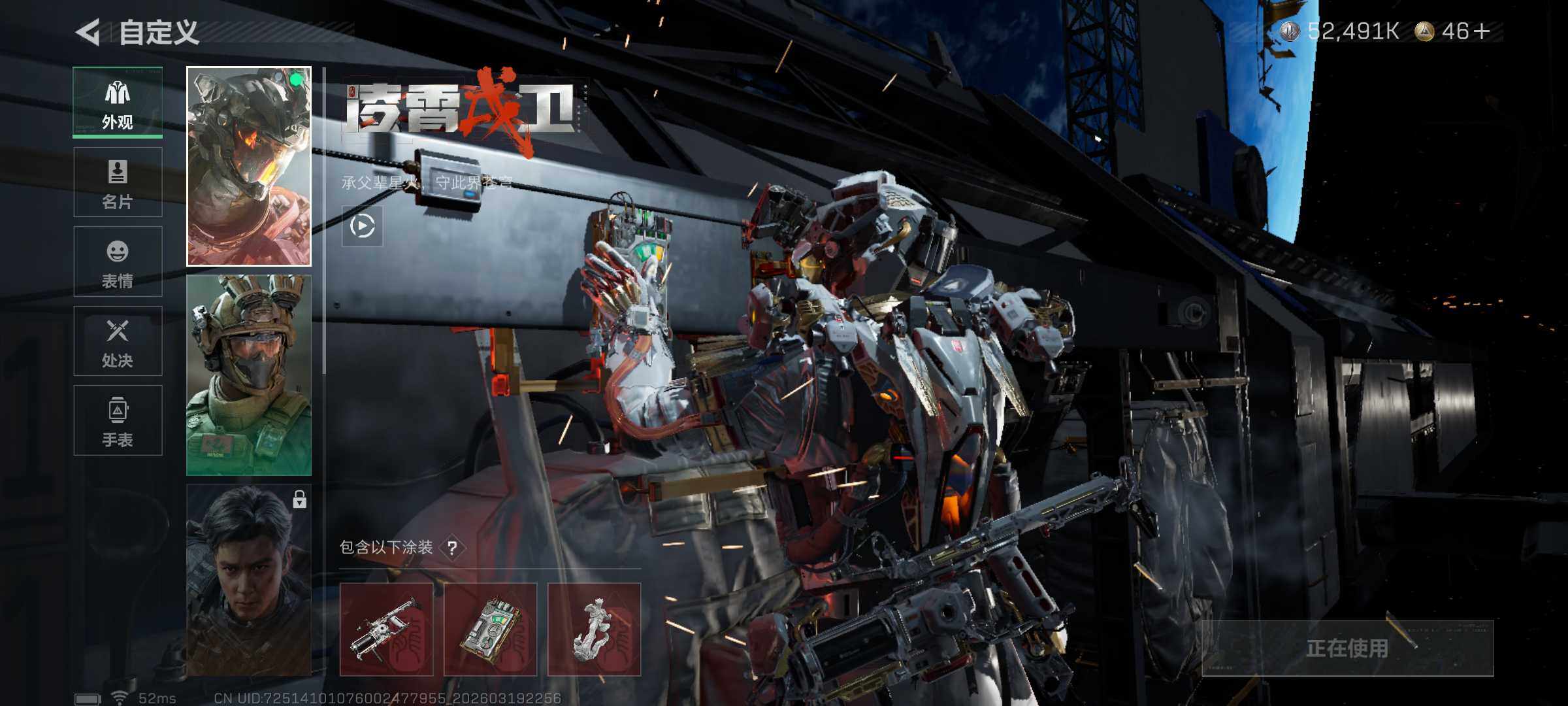
Task: Go back using the arrow beside 自定义
Action: click(x=89, y=32)
